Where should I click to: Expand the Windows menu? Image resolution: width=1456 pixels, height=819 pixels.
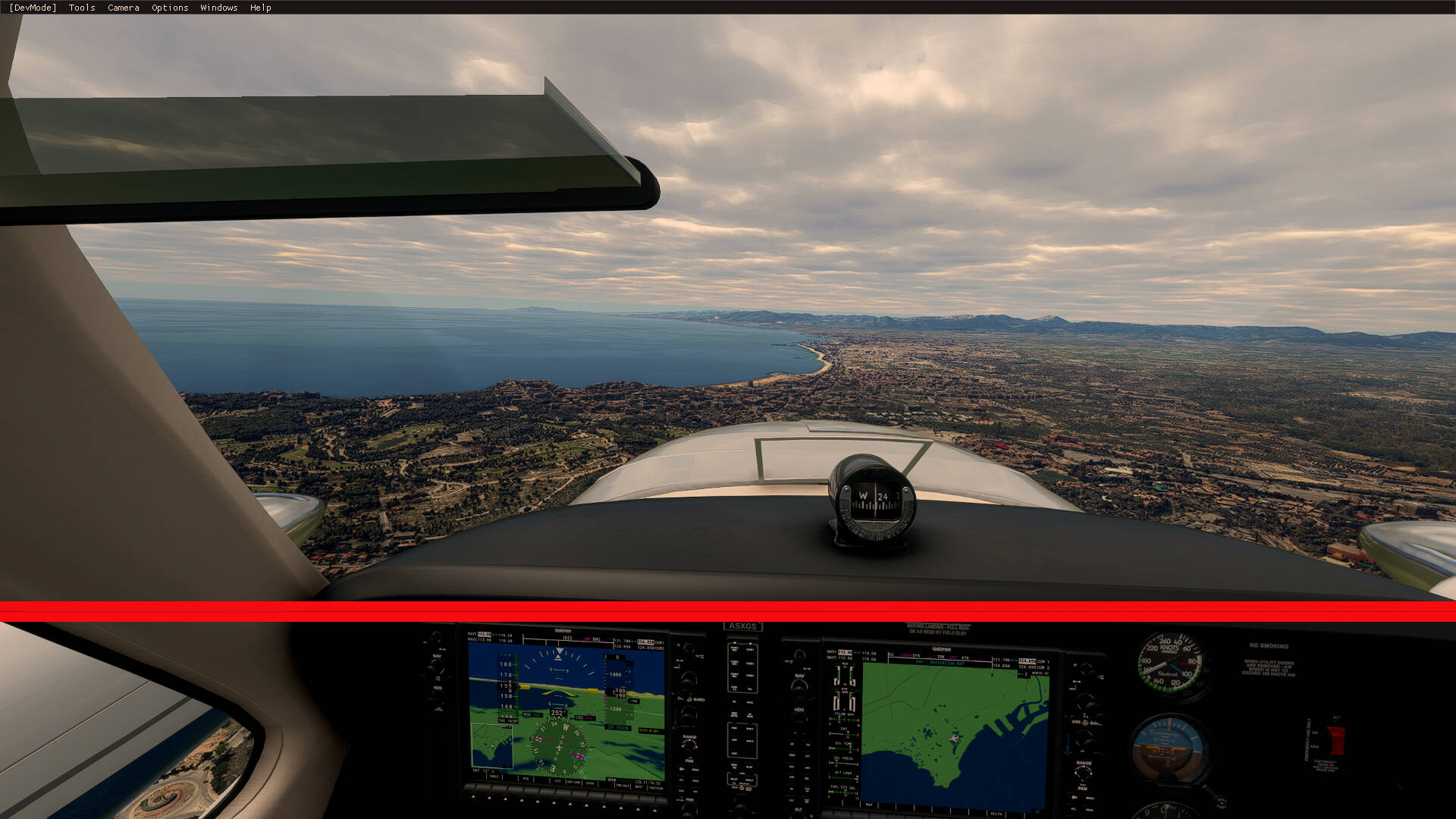(x=218, y=8)
